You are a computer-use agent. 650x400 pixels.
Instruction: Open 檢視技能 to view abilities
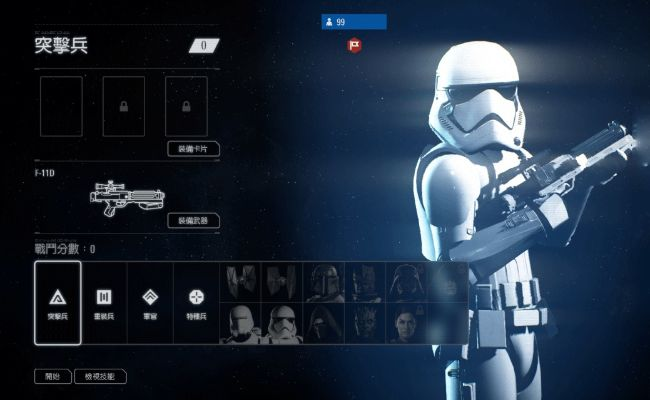point(101,377)
